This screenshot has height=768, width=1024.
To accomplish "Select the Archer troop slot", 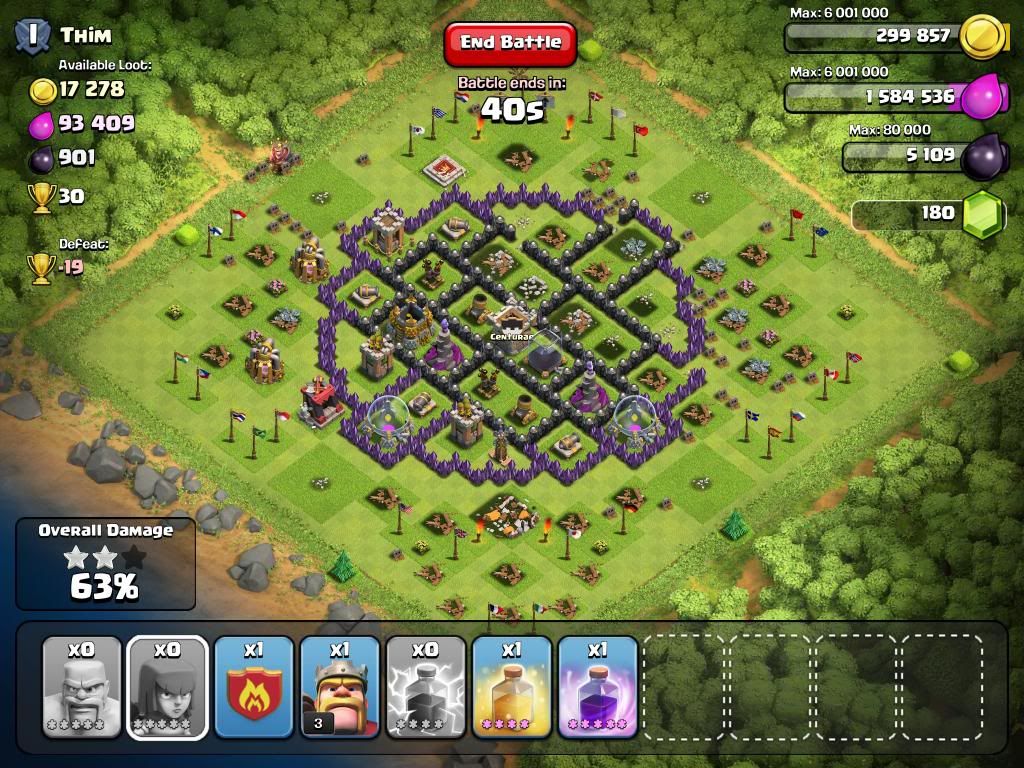I will click(x=168, y=687).
